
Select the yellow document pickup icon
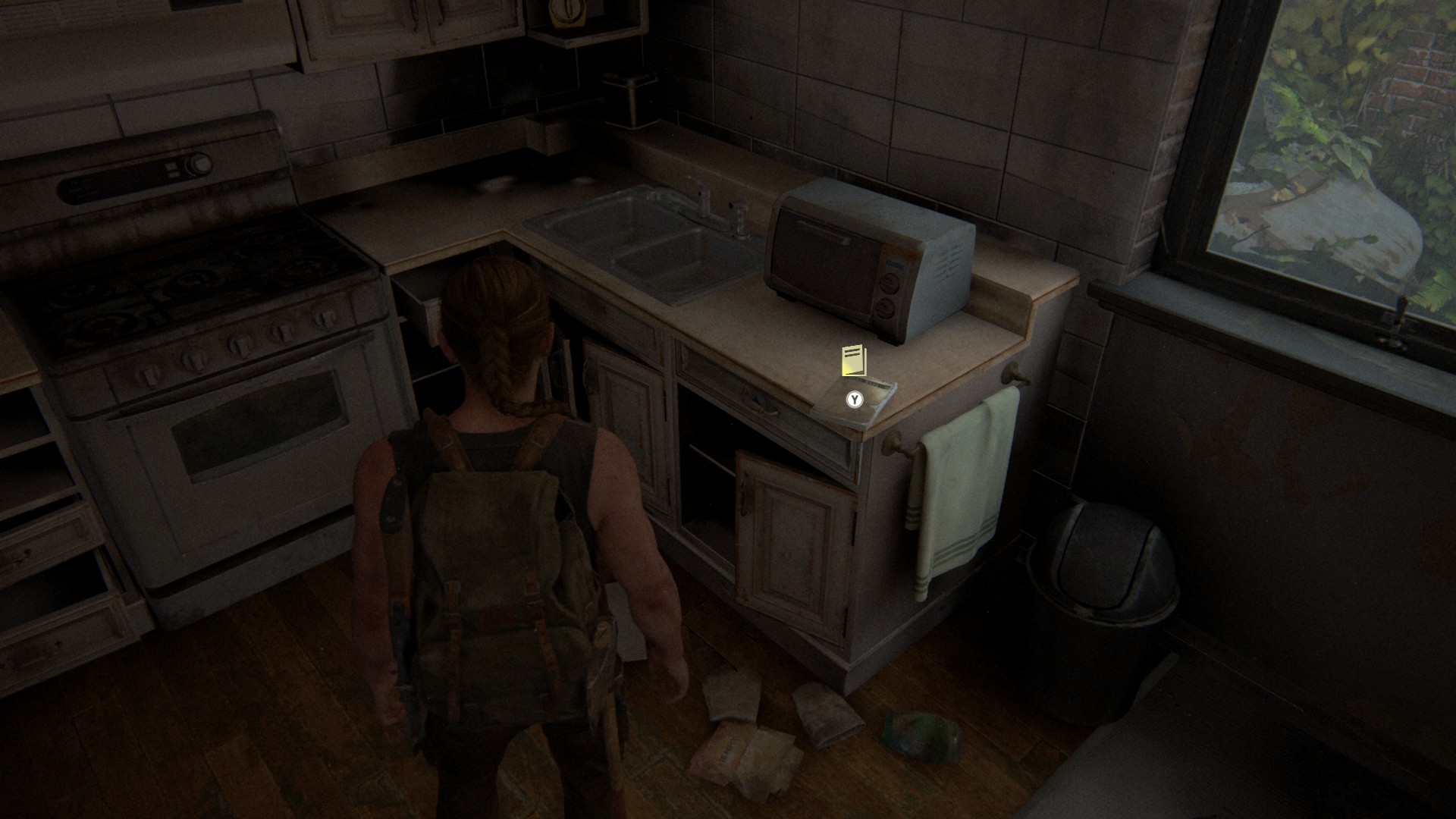pos(853,361)
